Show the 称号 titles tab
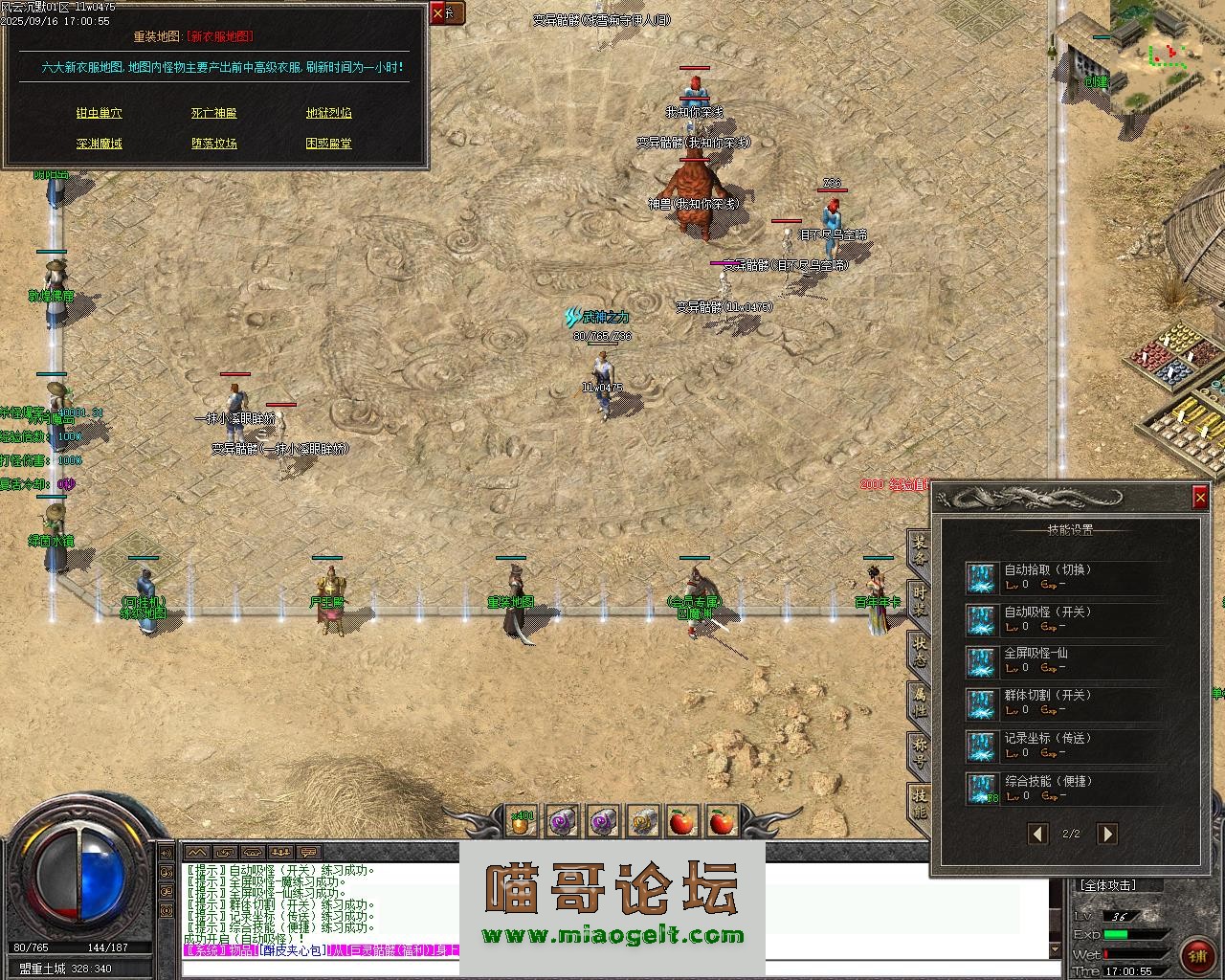Viewport: 1225px width, 980px height. point(919,751)
